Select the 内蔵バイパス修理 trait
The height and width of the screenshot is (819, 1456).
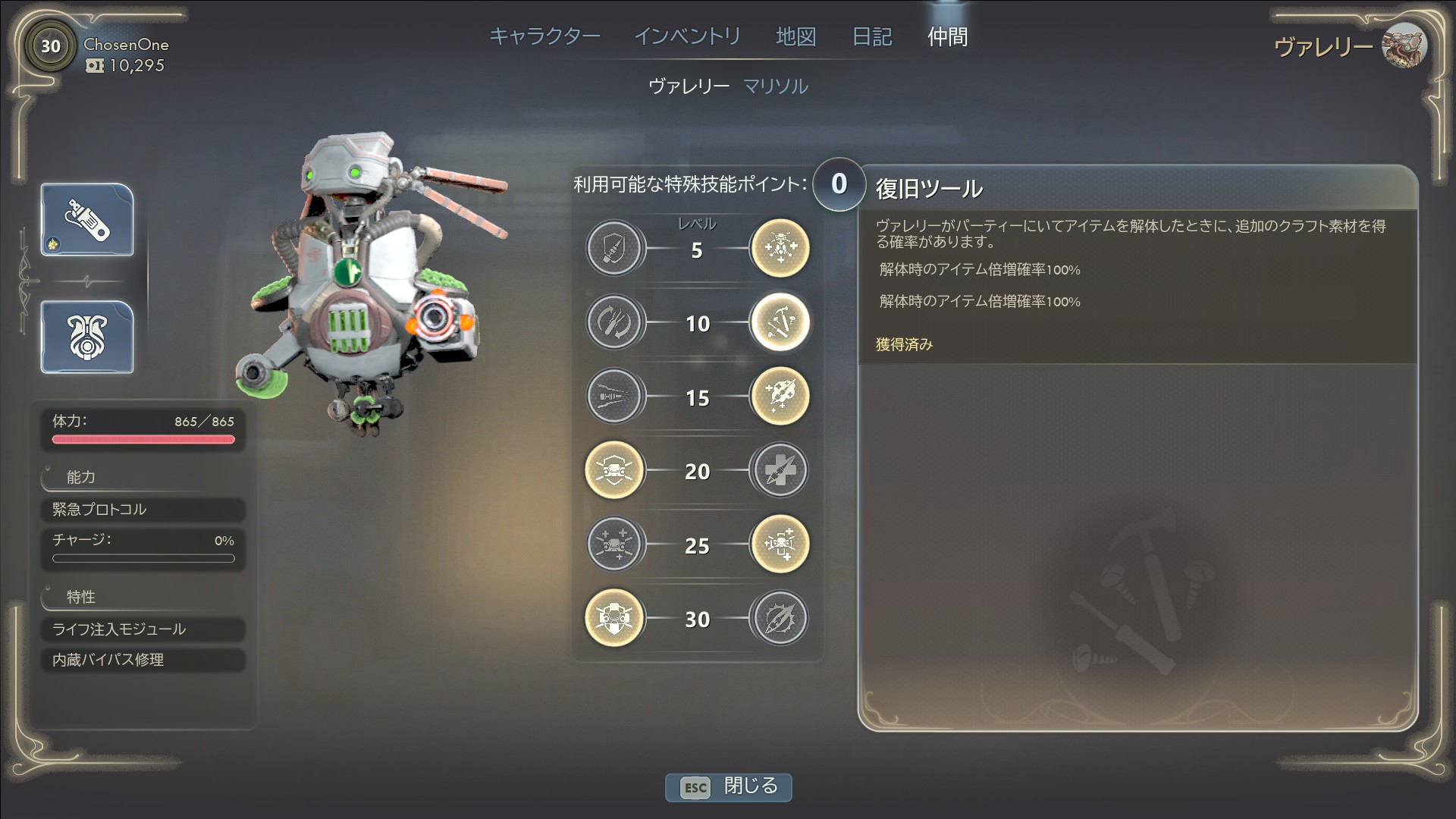pyautogui.click(x=143, y=661)
